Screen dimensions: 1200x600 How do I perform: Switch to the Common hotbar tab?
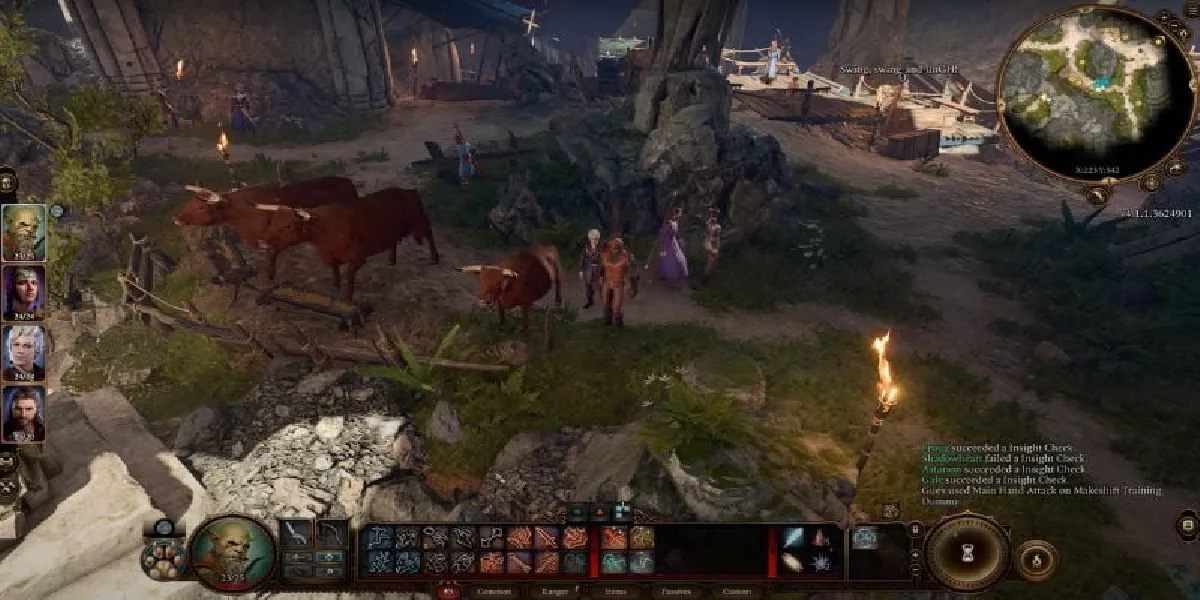click(494, 592)
